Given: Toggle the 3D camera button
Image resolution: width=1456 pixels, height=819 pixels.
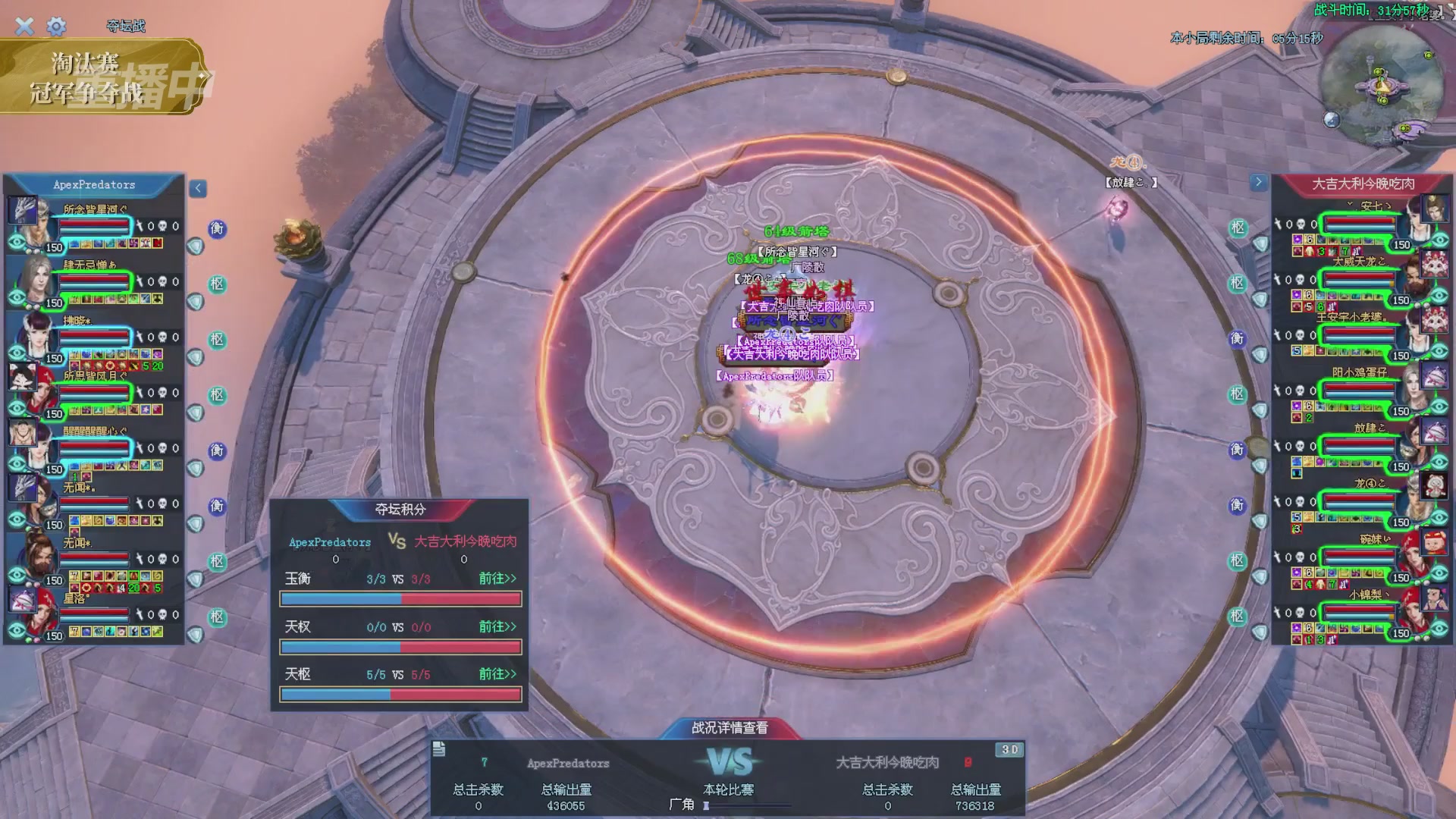Looking at the screenshot, I should click(1009, 749).
